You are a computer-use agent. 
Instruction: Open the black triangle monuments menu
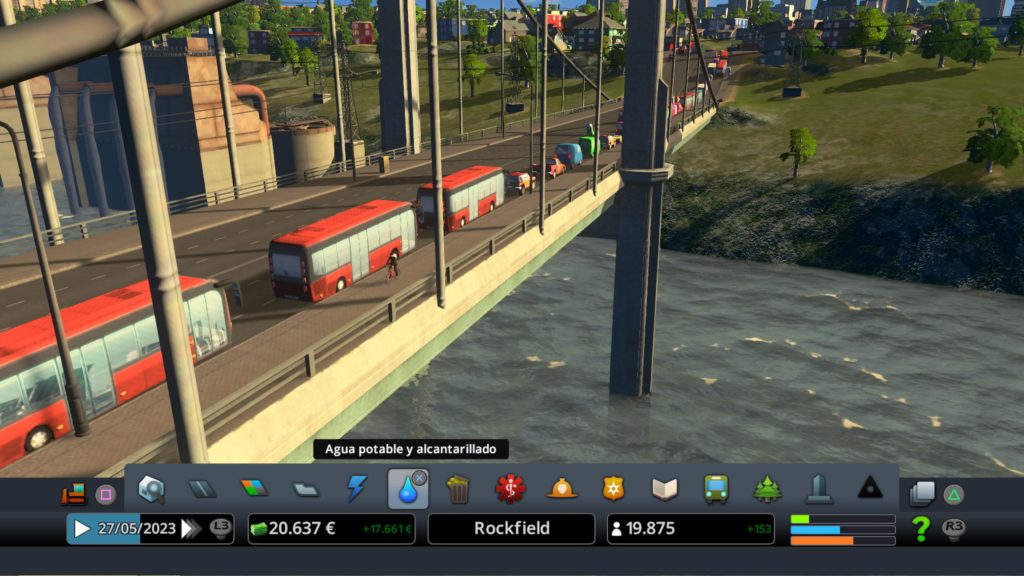coord(870,489)
